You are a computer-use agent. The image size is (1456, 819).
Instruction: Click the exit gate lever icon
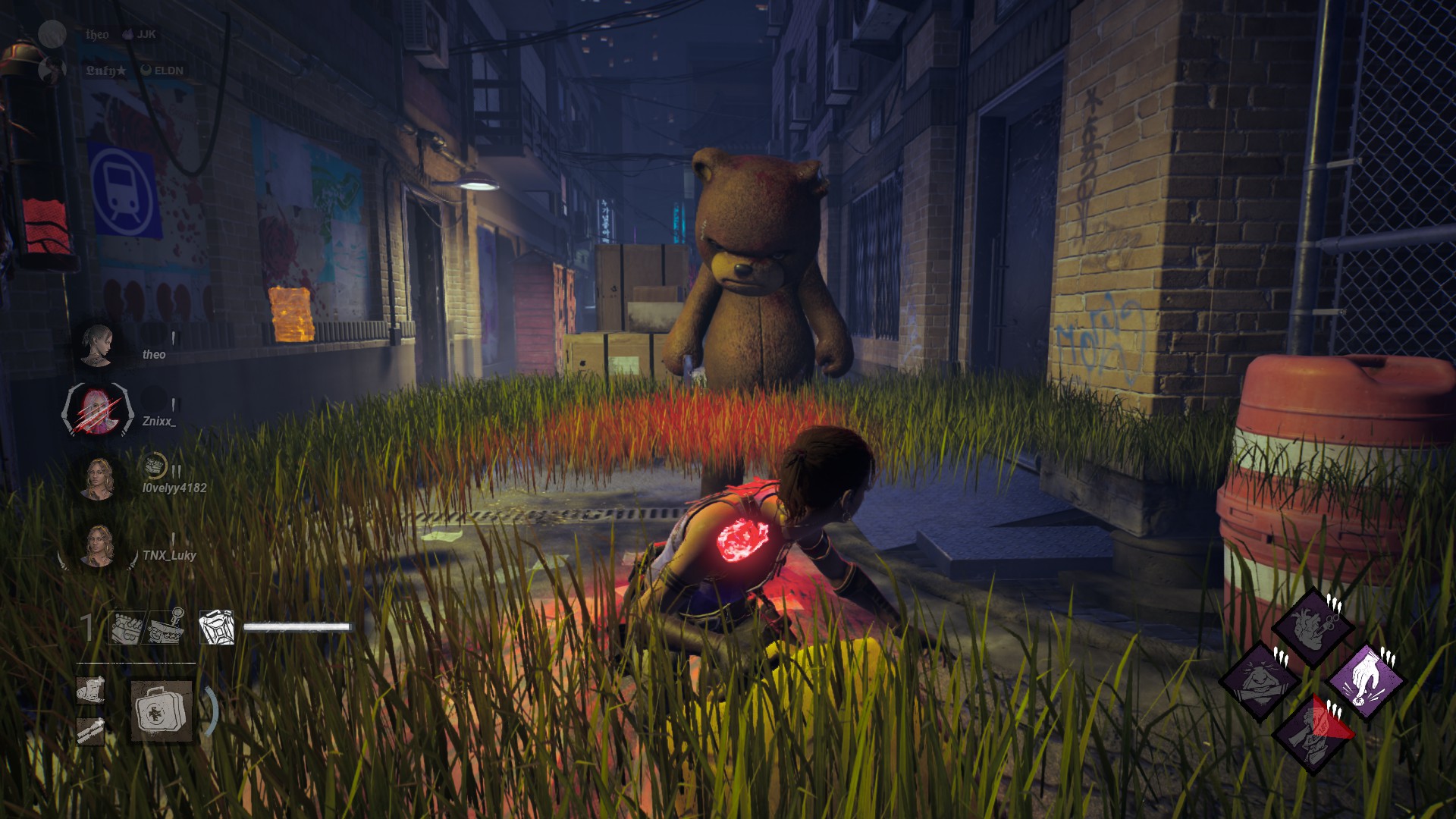coord(167,628)
